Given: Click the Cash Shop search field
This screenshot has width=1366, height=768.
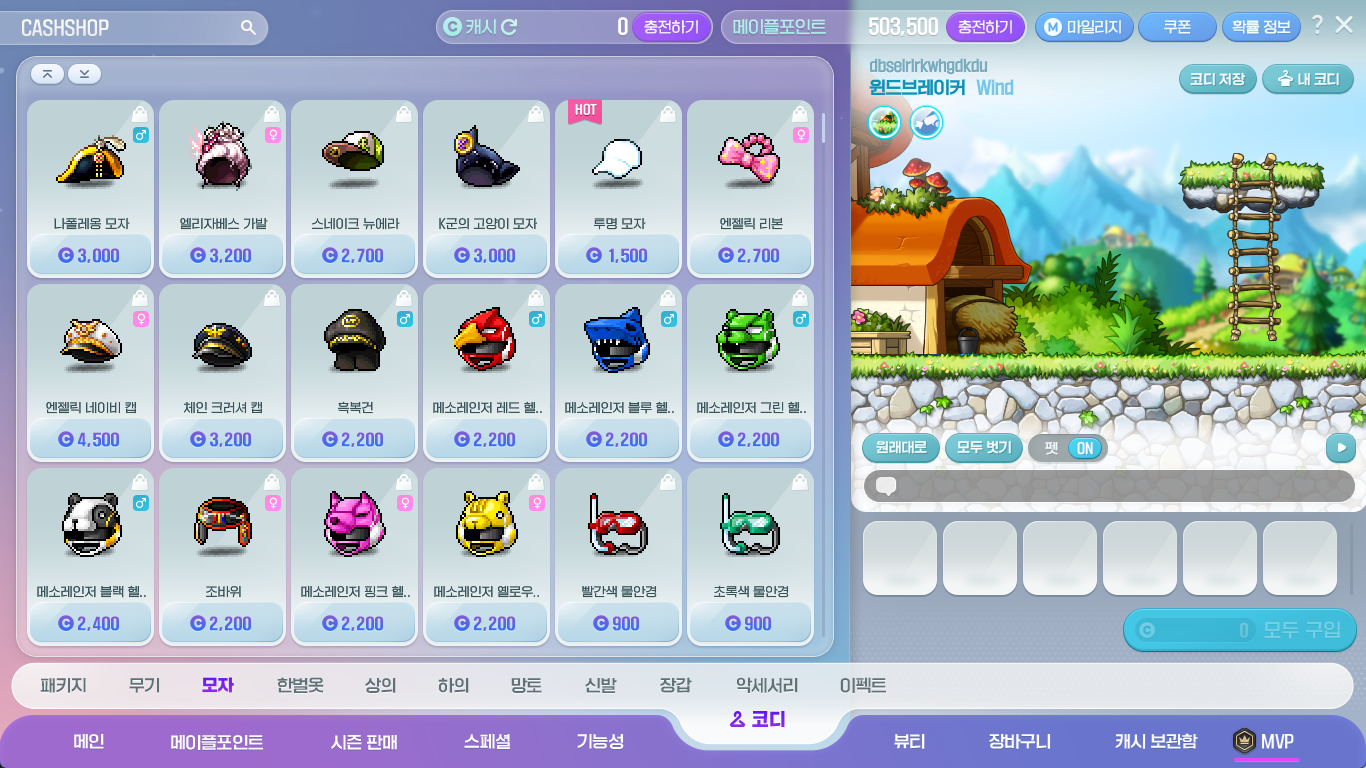Looking at the screenshot, I should (x=140, y=28).
